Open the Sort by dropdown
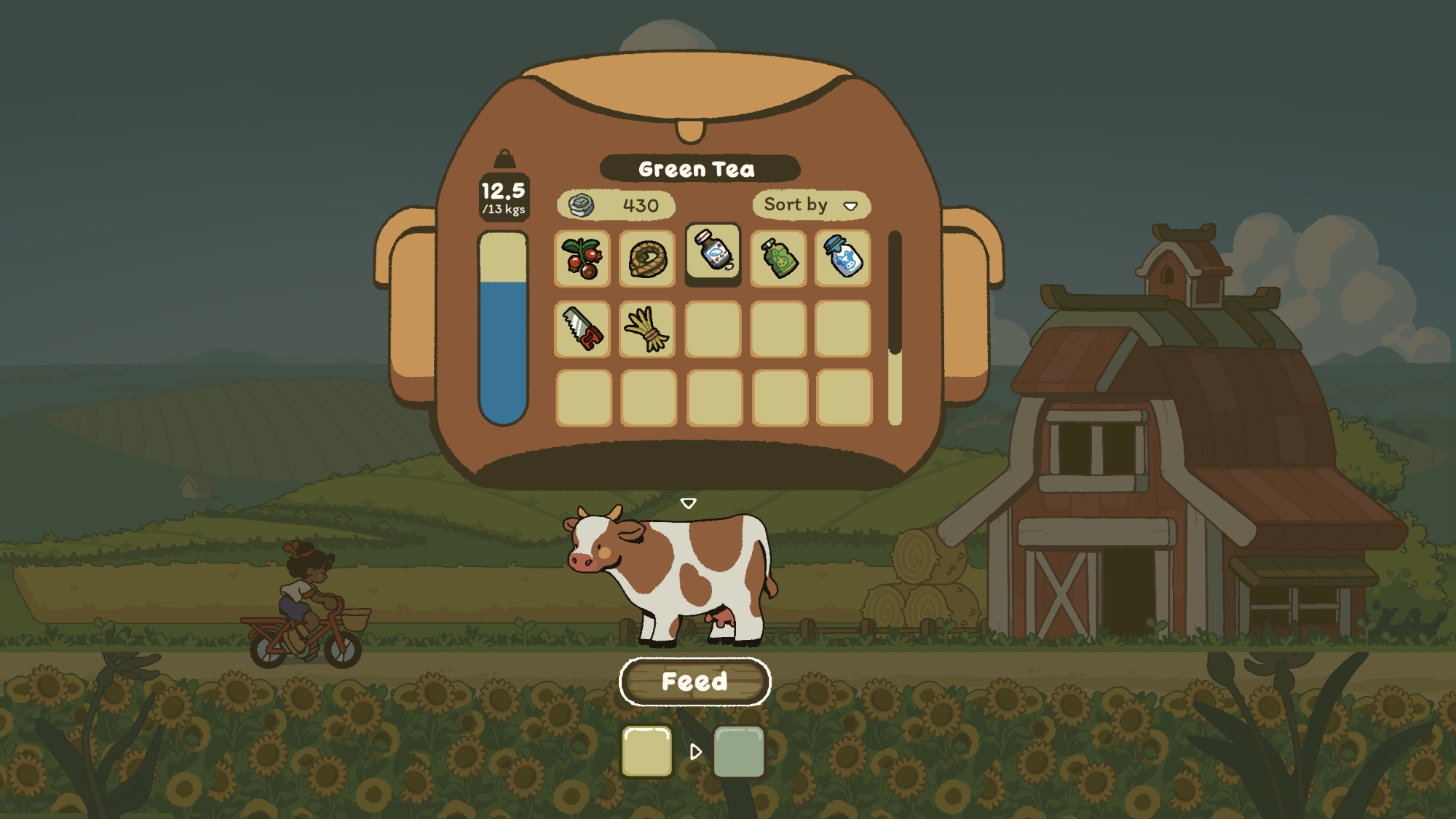The height and width of the screenshot is (819, 1456). click(x=811, y=205)
